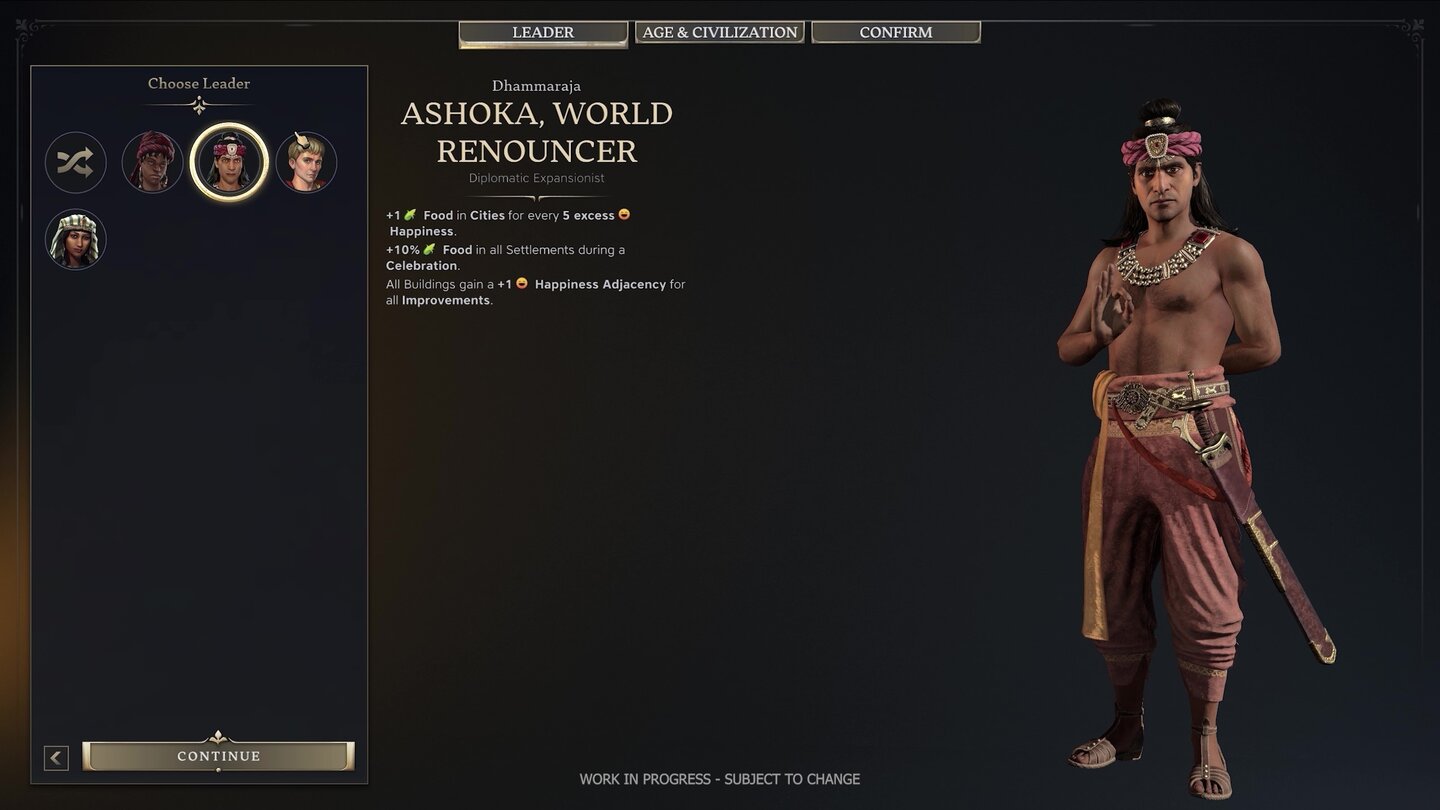Select the Egyptian headdress leader portrait
This screenshot has width=1440, height=810.
point(75,239)
